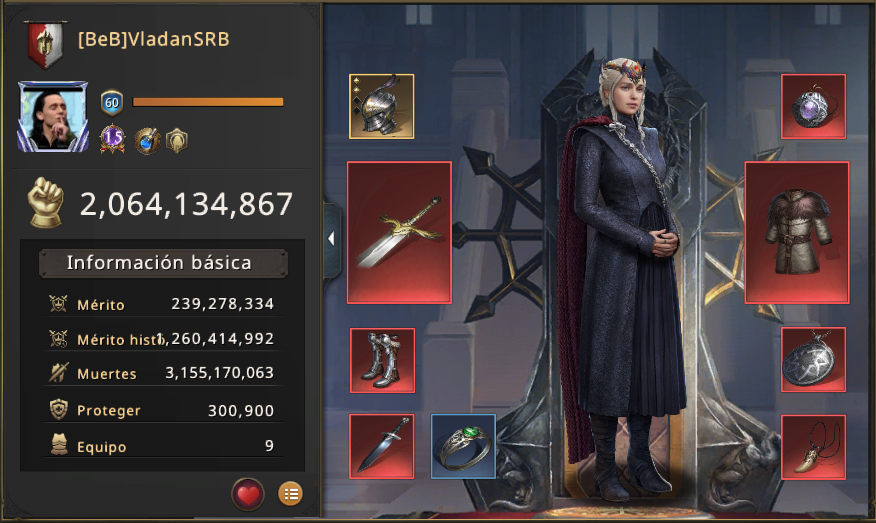
Task: Select the blue potion badge icon
Action: click(147, 140)
